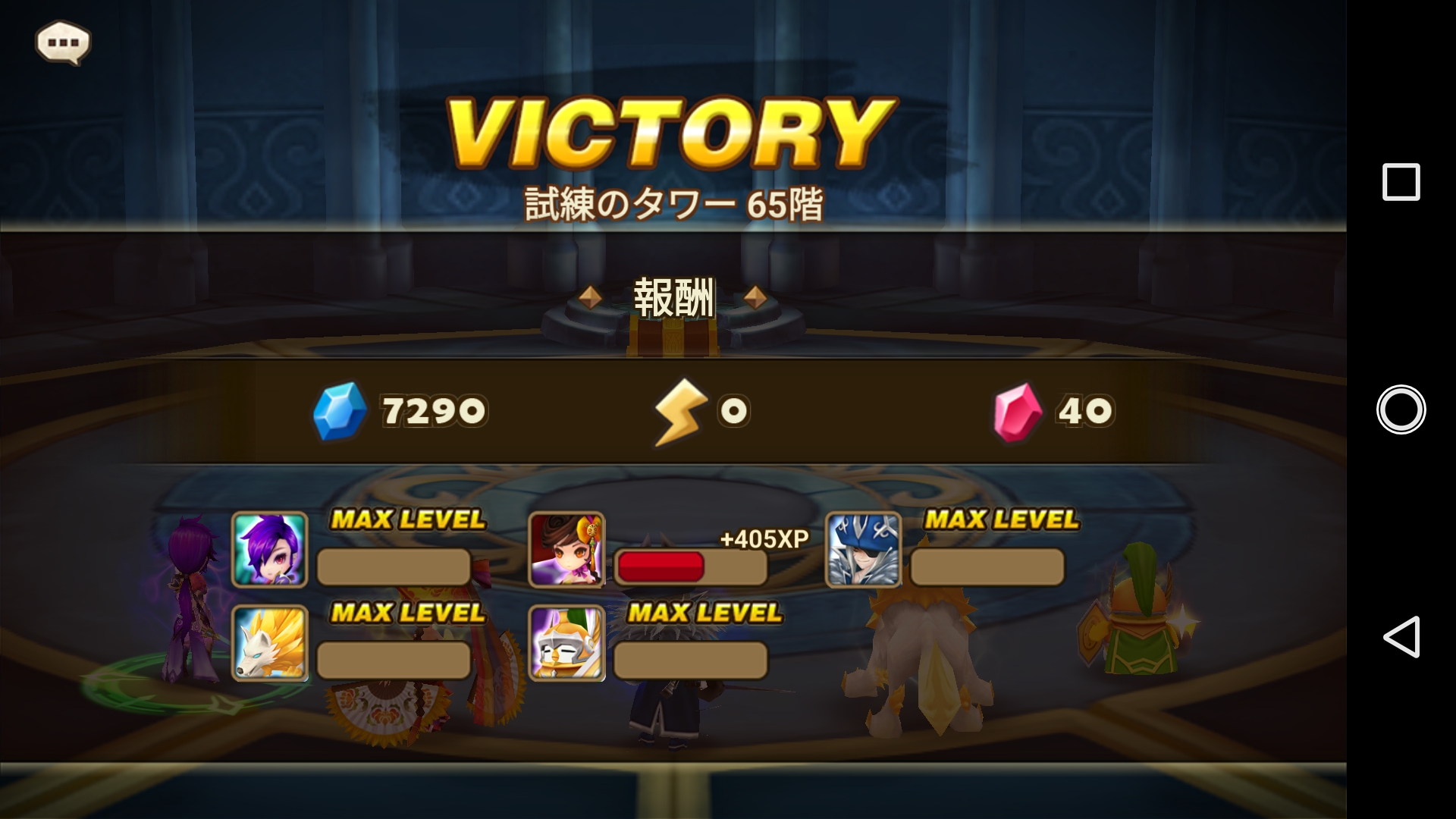This screenshot has width=1456, height=819.
Task: Select the VICTORY banner text
Action: (x=667, y=129)
